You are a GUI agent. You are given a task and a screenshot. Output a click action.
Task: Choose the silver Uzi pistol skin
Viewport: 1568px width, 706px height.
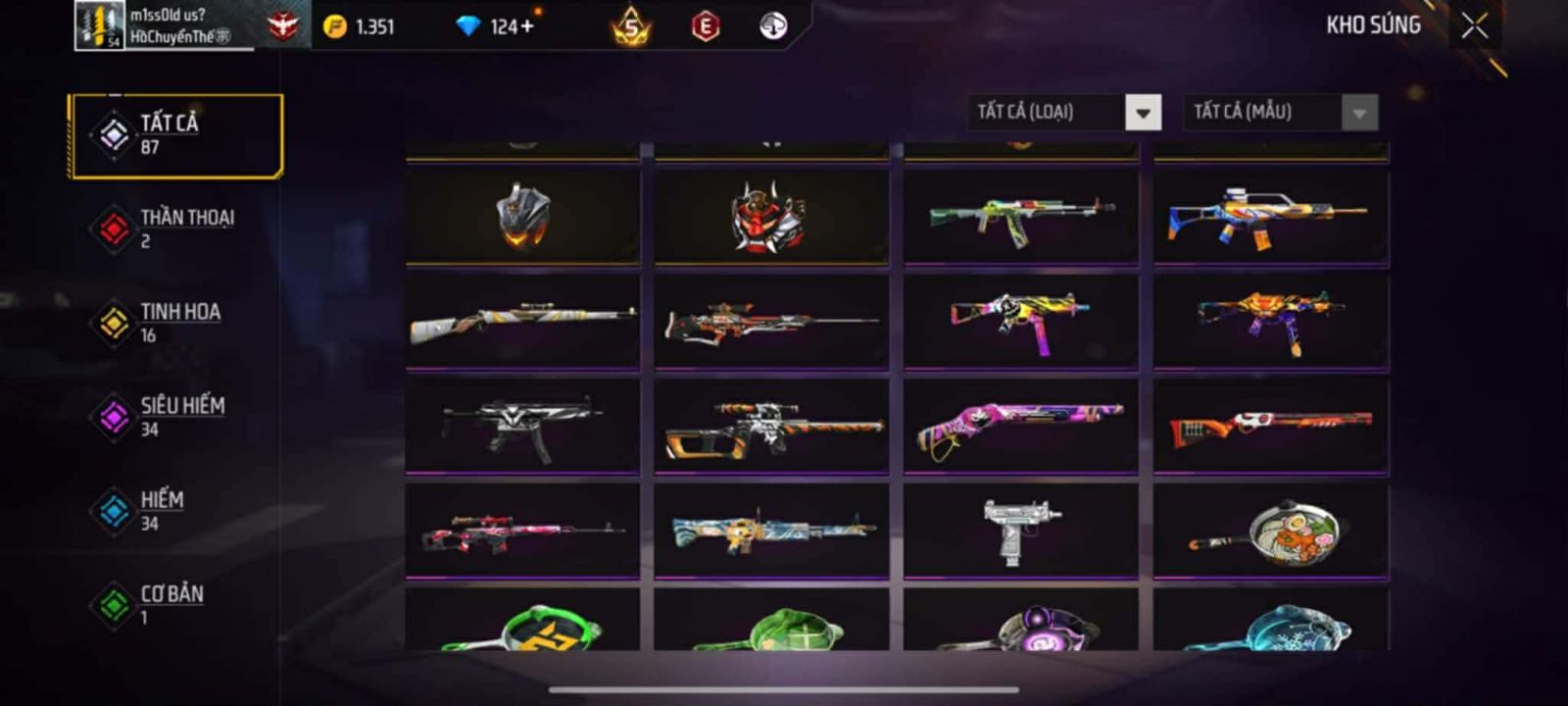(1020, 529)
